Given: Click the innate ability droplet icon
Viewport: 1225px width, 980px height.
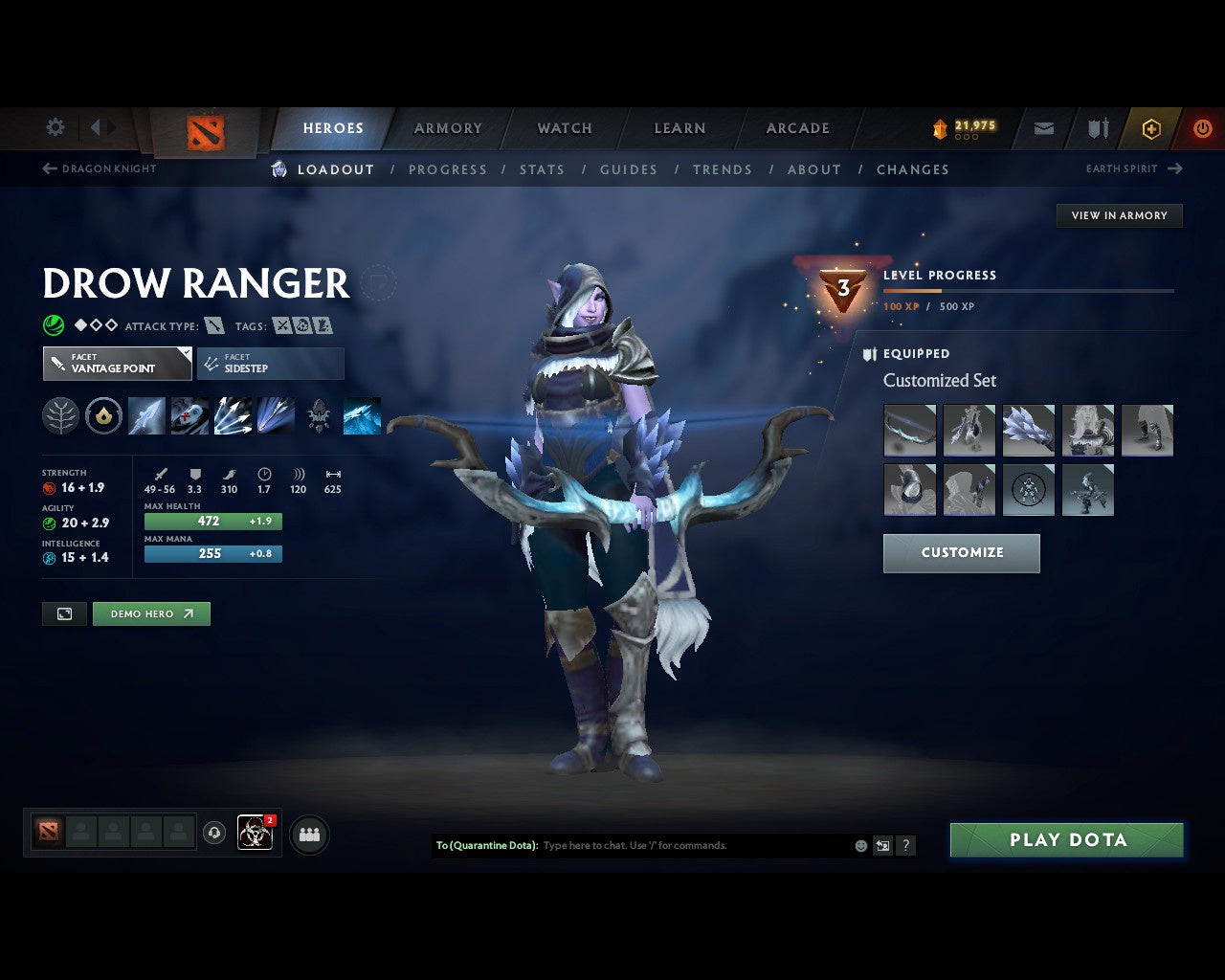Looking at the screenshot, I should click(x=103, y=415).
